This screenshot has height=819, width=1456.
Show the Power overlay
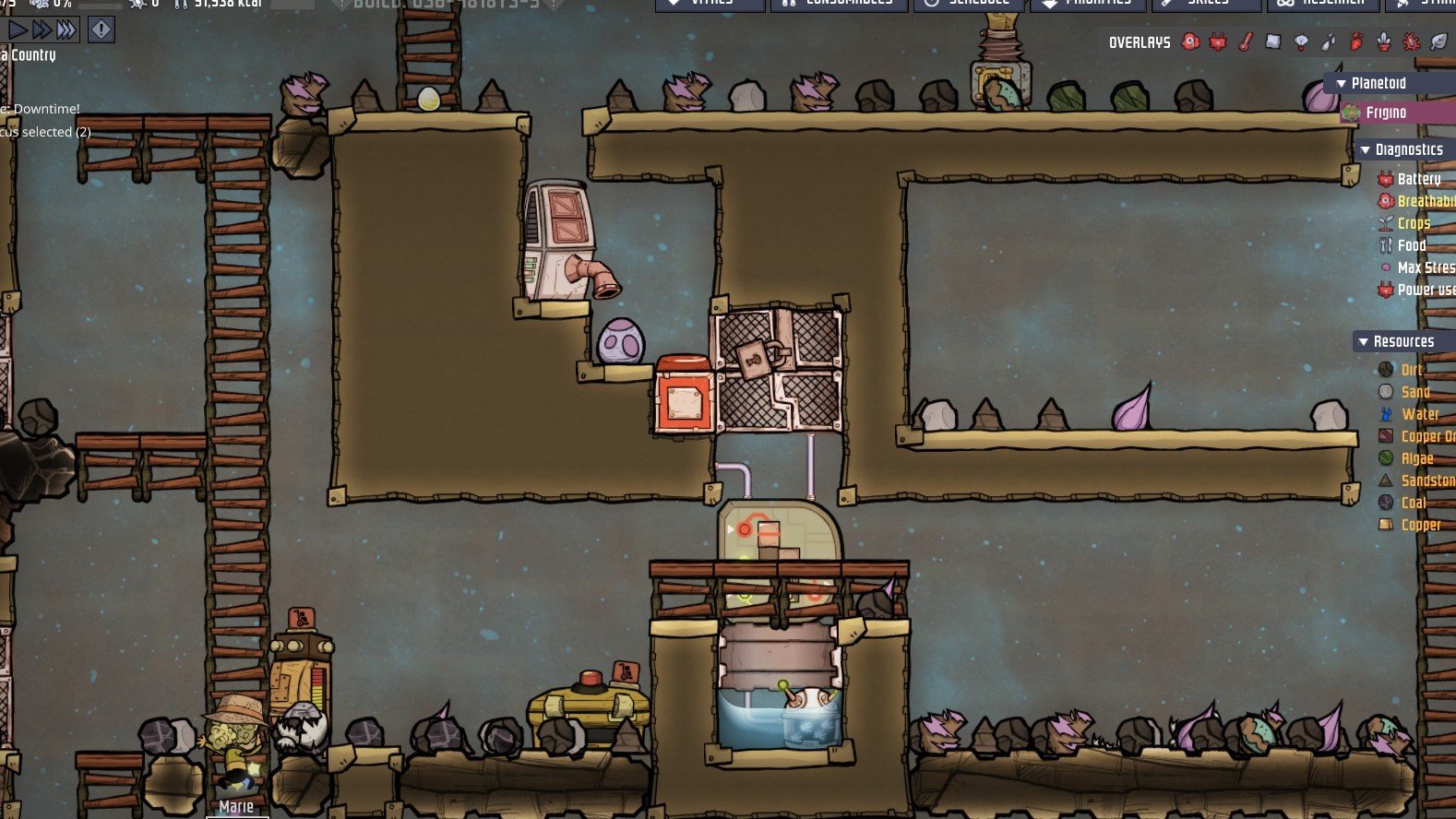point(1218,42)
